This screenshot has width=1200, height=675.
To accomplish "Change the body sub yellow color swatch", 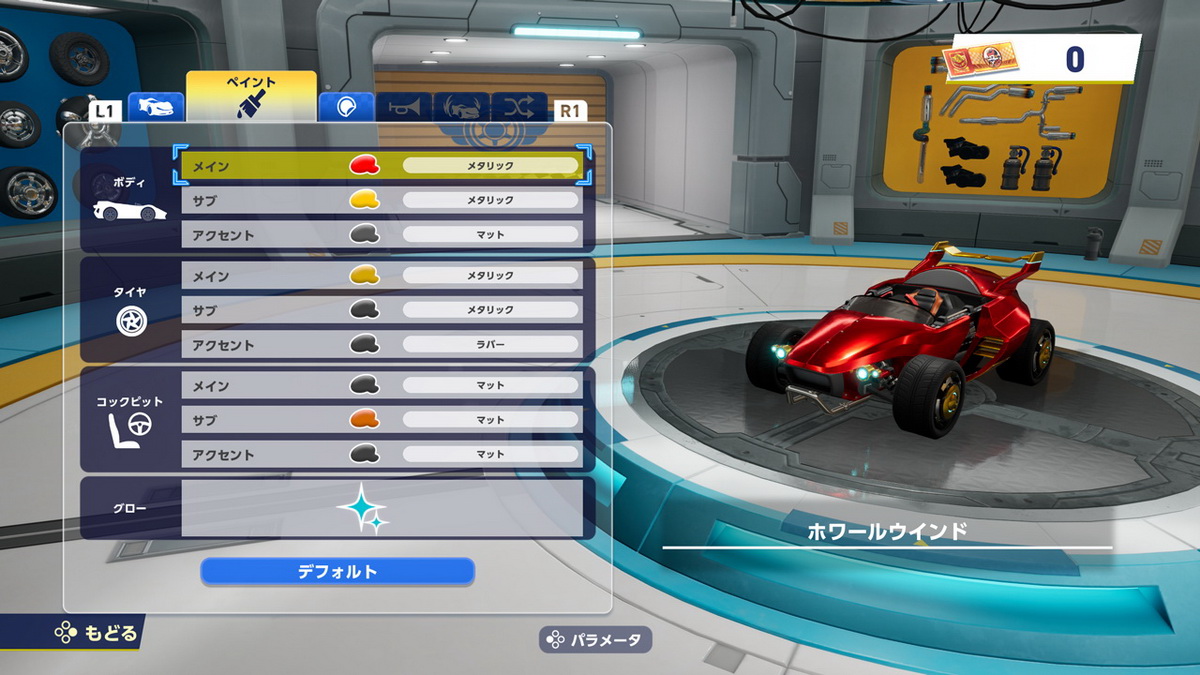I will pyautogui.click(x=364, y=200).
